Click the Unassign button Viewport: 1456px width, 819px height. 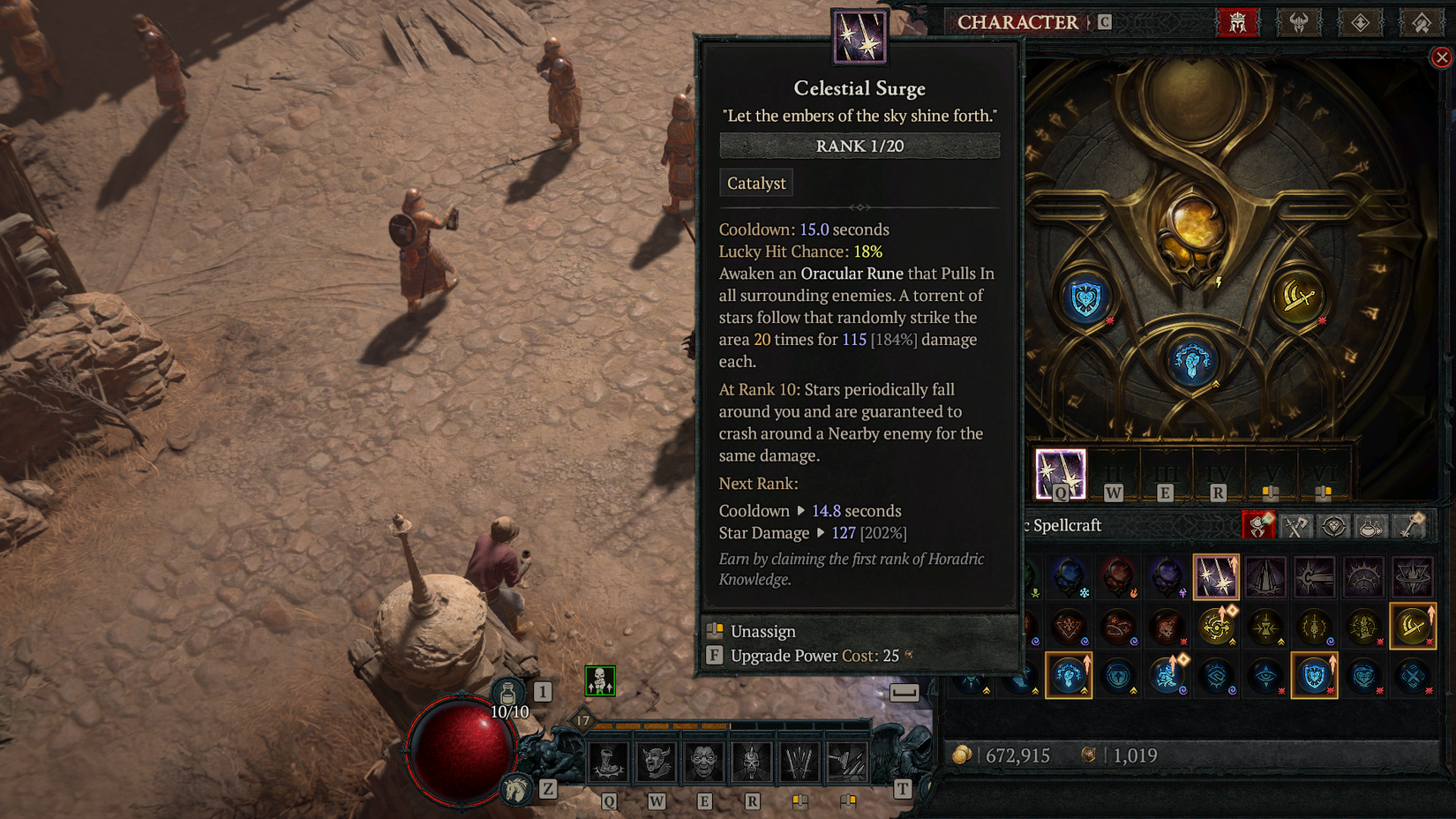coord(762,631)
